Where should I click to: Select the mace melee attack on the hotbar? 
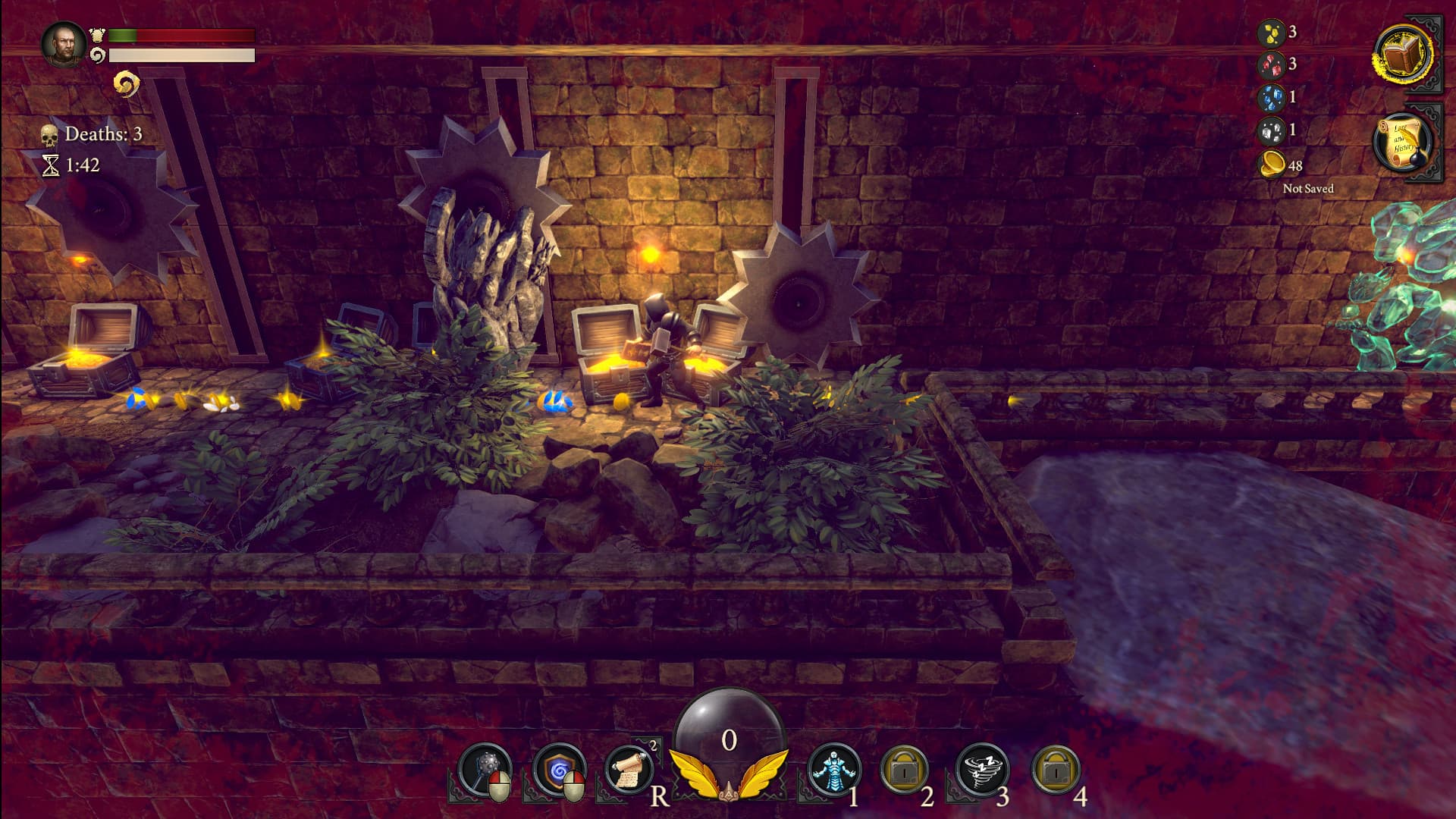pyautogui.click(x=486, y=768)
